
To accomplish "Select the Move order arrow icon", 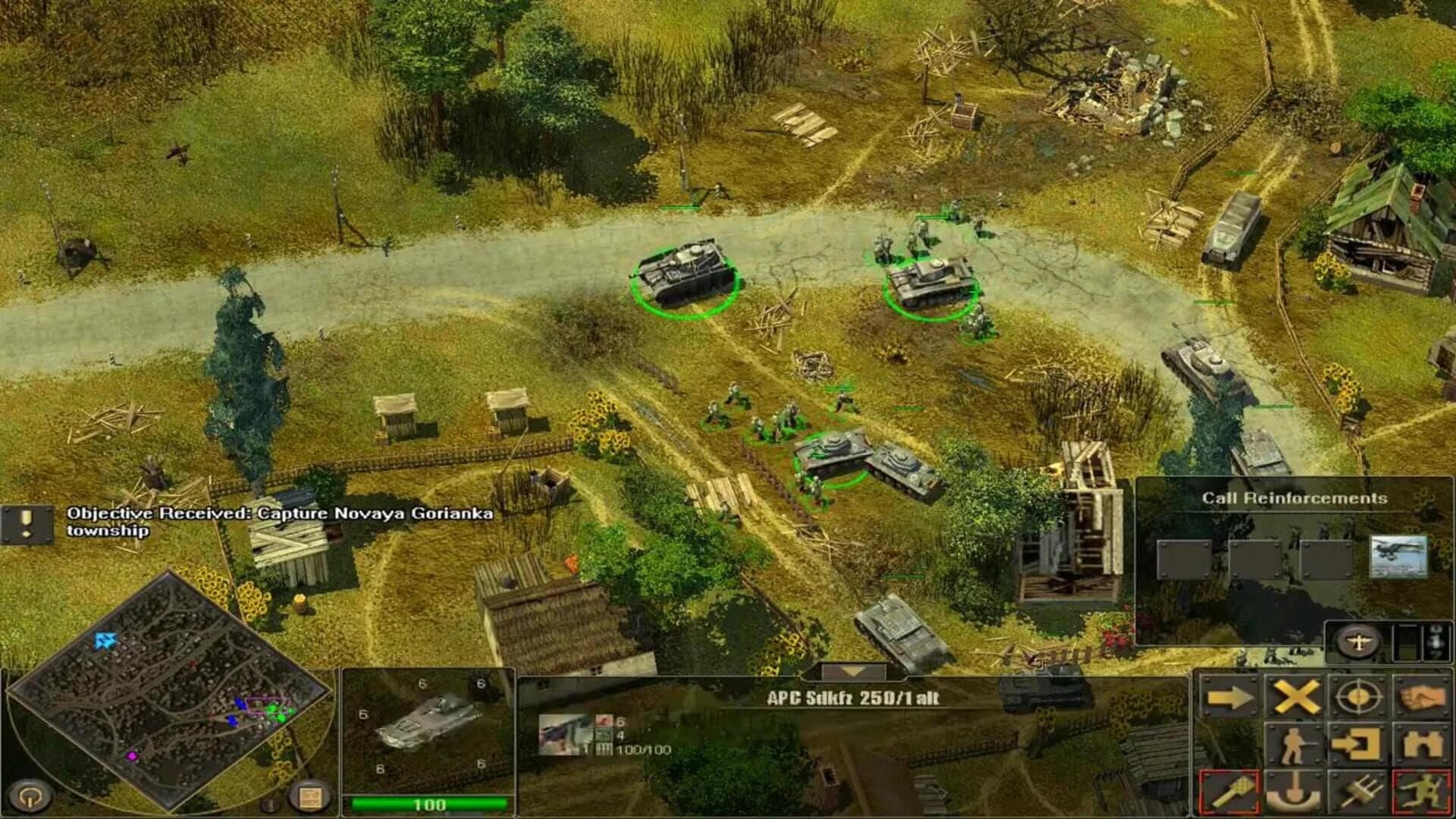I will pos(1230,695).
